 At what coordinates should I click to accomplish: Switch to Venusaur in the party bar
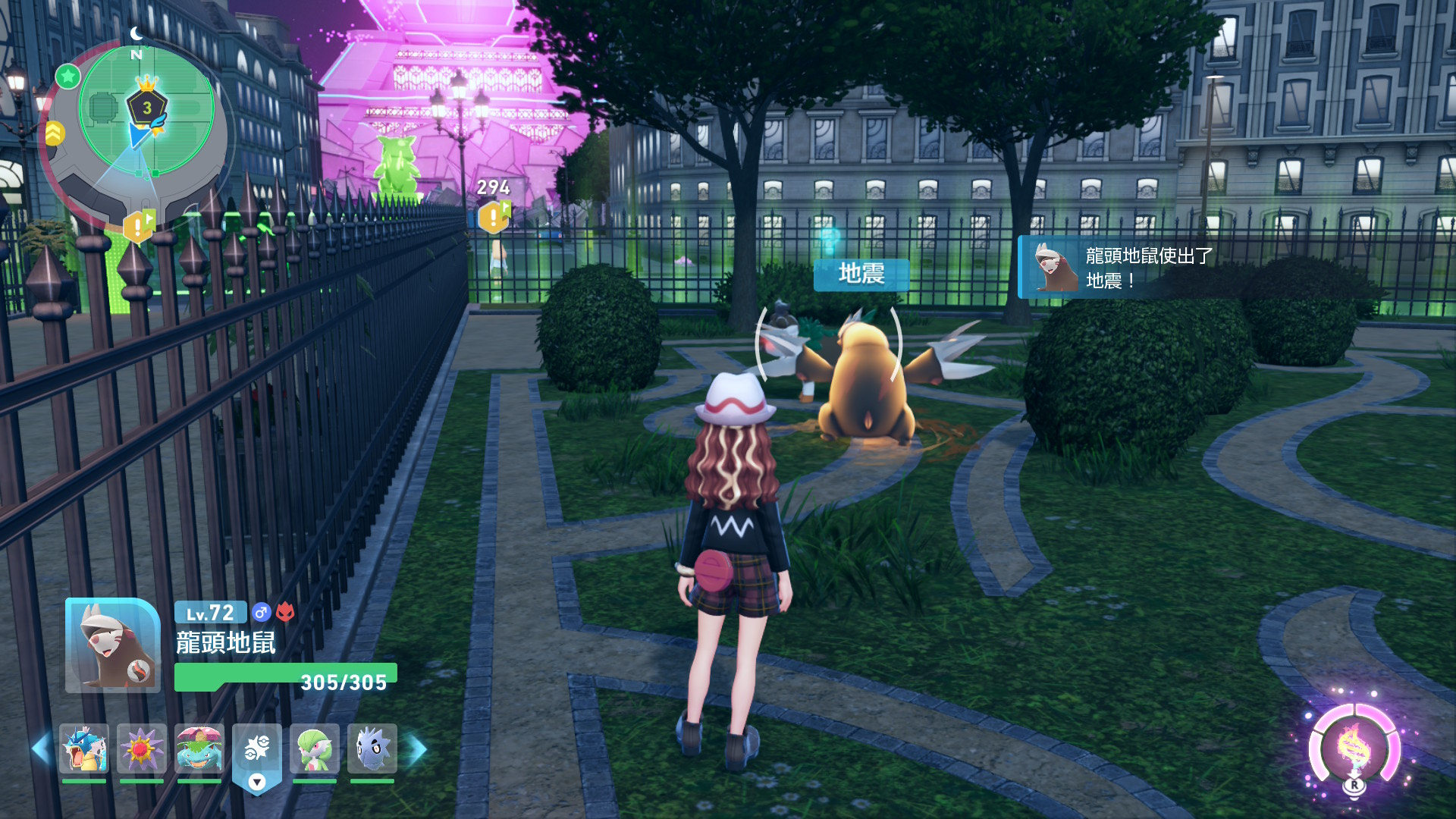[x=199, y=748]
